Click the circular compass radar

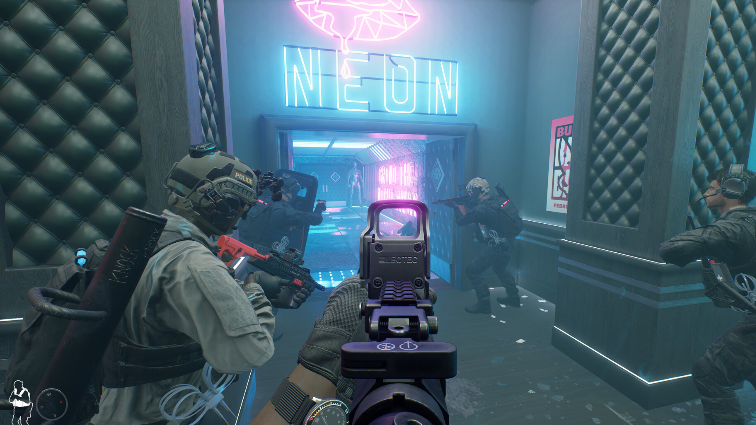click(x=52, y=403)
